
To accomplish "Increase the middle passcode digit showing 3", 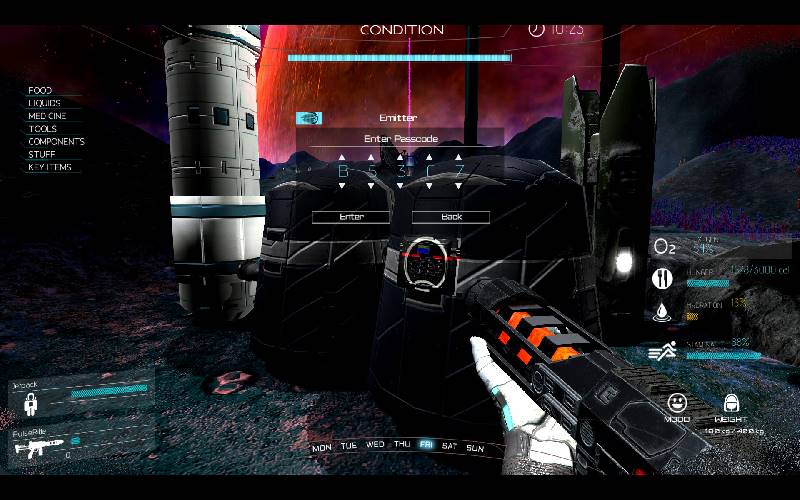I will [401, 157].
